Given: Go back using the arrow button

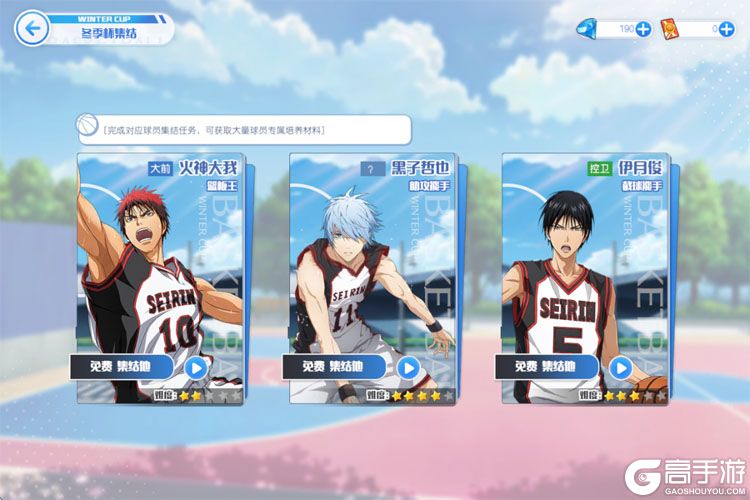Looking at the screenshot, I should click(x=34, y=28).
